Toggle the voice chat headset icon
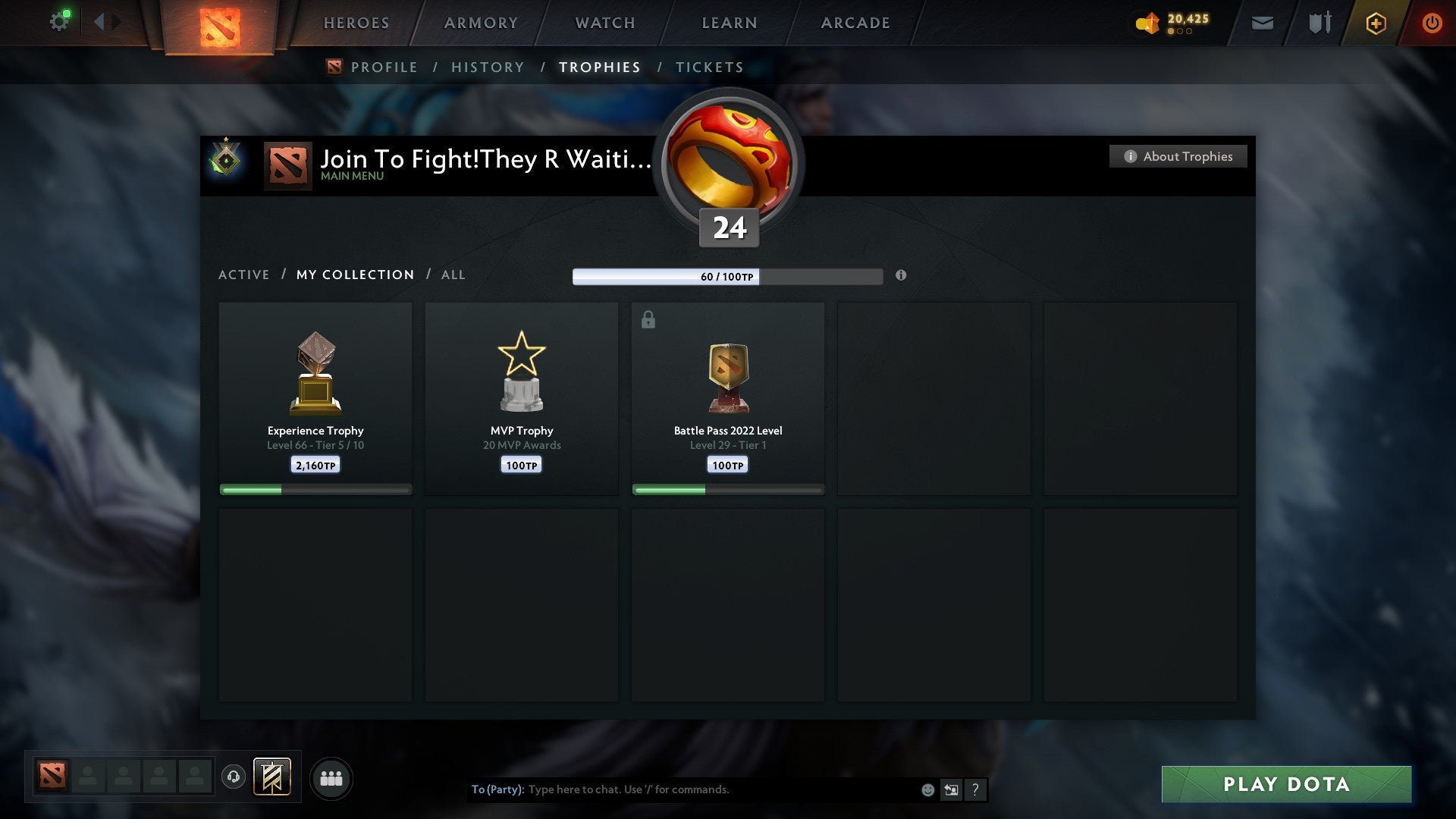Screen dimensions: 1456x819 pos(233,777)
